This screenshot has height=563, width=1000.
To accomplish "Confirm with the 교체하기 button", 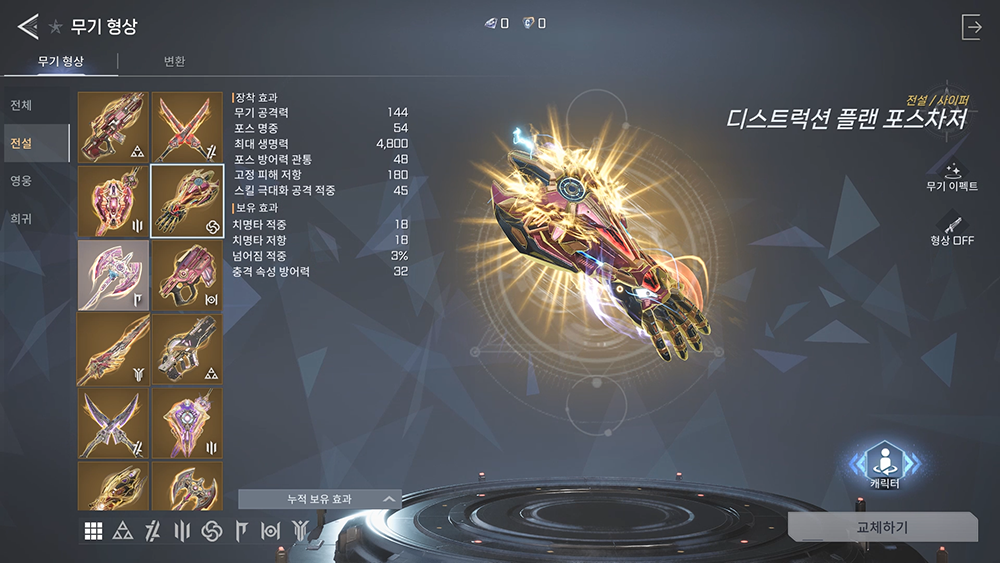I will [x=882, y=527].
